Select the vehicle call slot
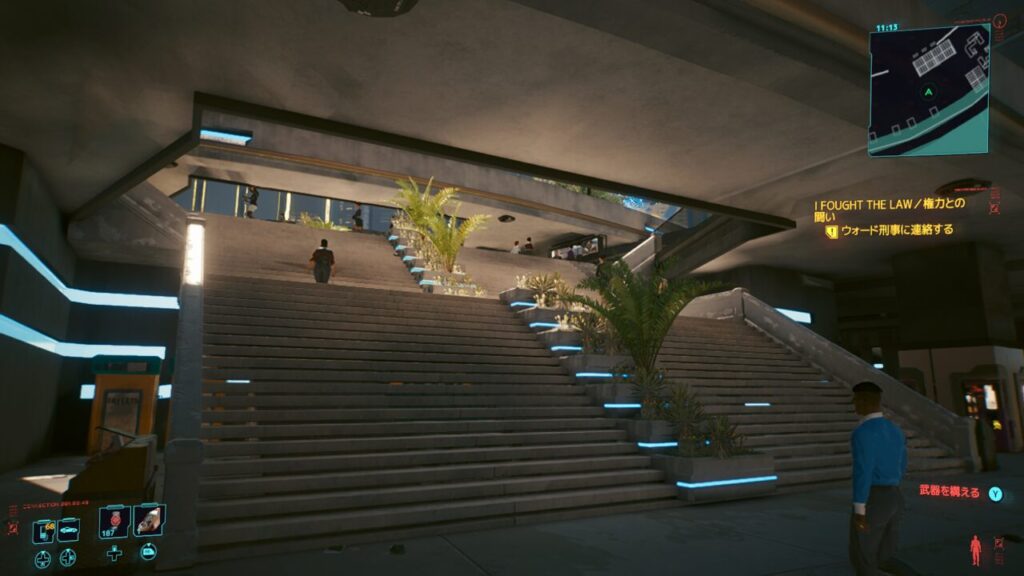 tap(68, 531)
